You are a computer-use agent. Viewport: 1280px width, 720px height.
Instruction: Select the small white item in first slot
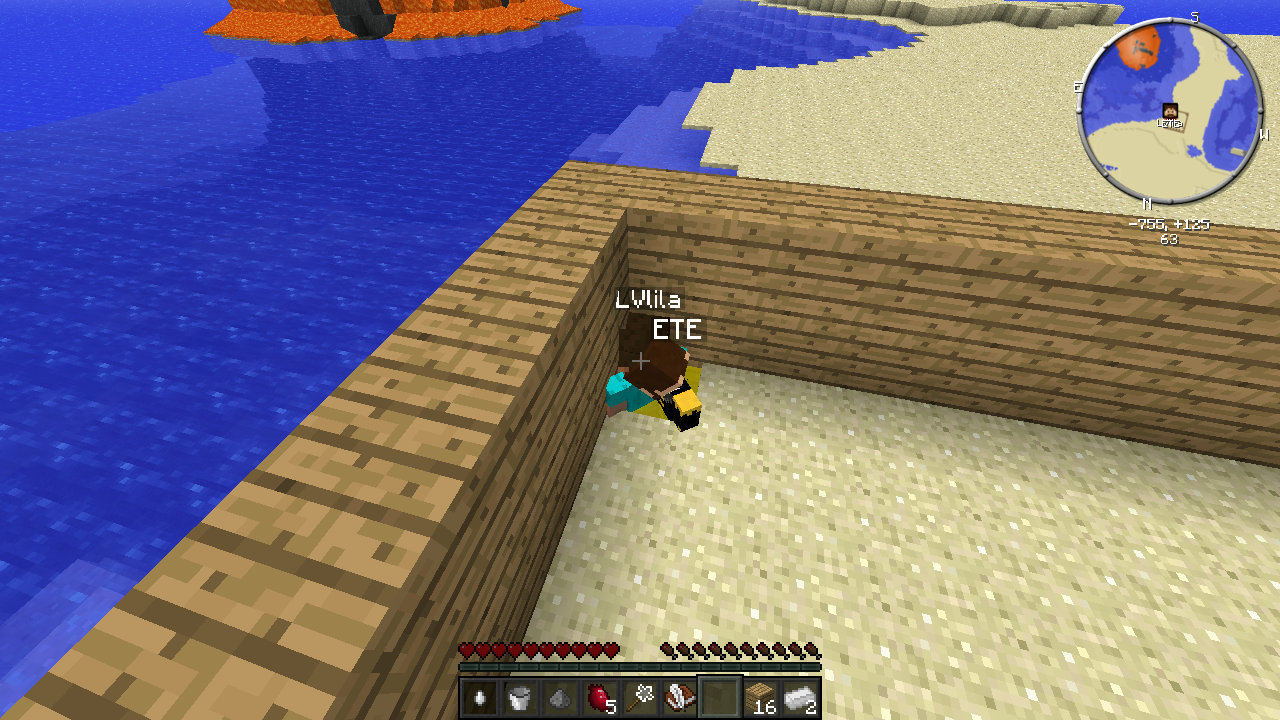tap(479, 697)
